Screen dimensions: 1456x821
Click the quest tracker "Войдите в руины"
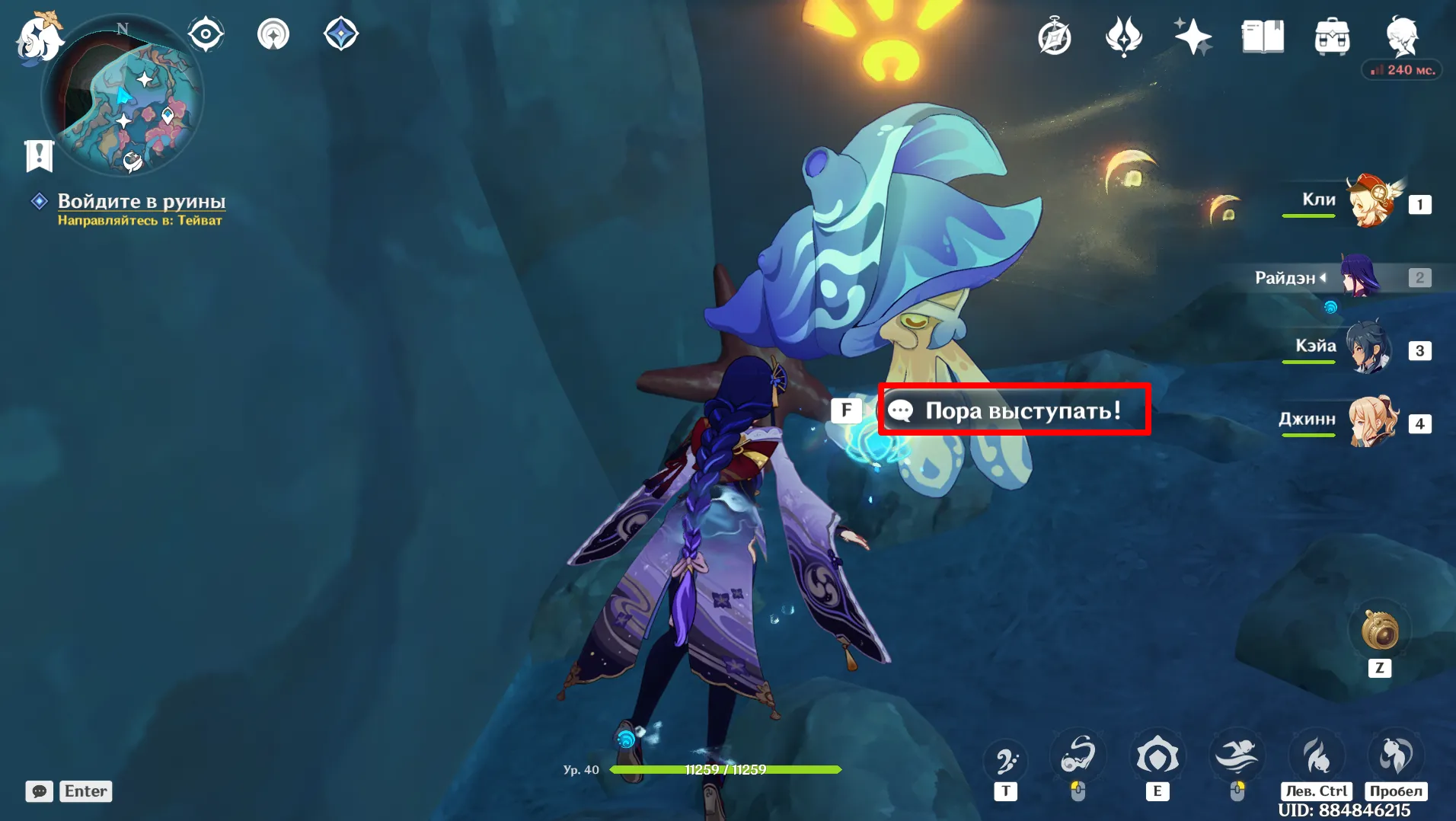pos(142,201)
